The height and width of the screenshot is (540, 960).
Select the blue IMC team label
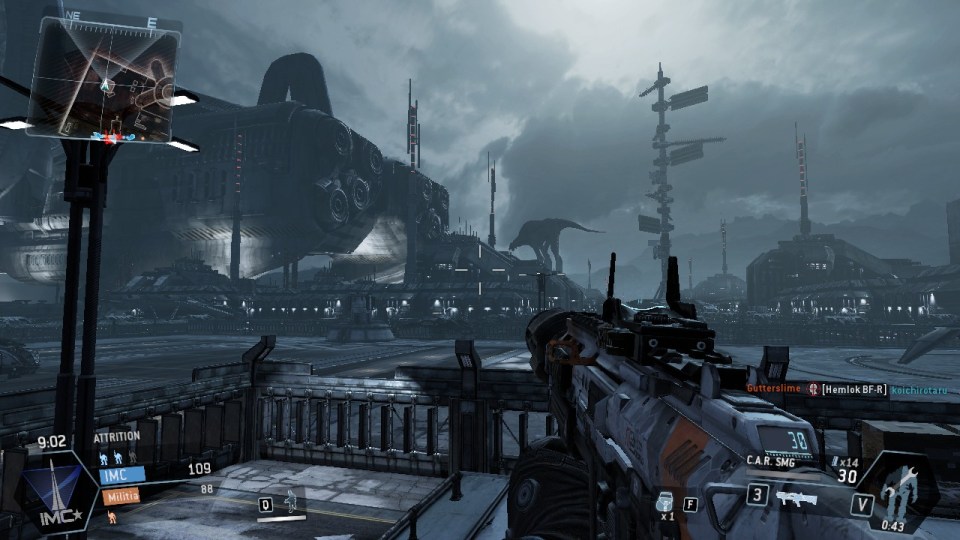(x=121, y=476)
